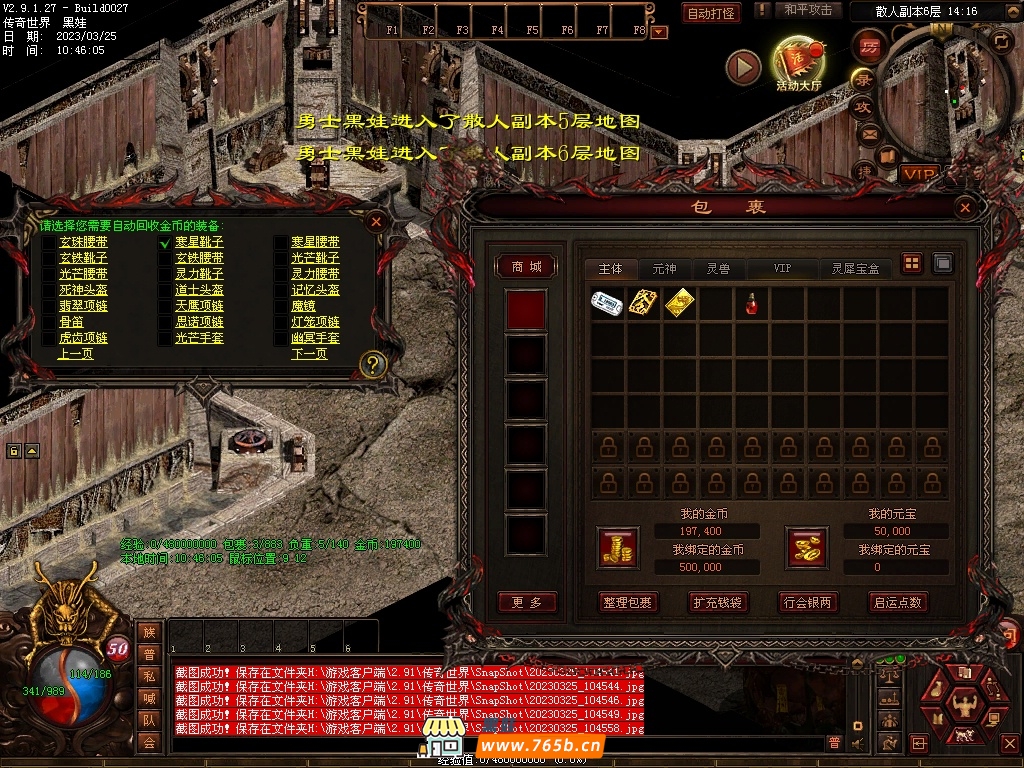This screenshot has width=1024, height=768.
Task: Select the white ticket item in the bag
Action: click(x=607, y=303)
